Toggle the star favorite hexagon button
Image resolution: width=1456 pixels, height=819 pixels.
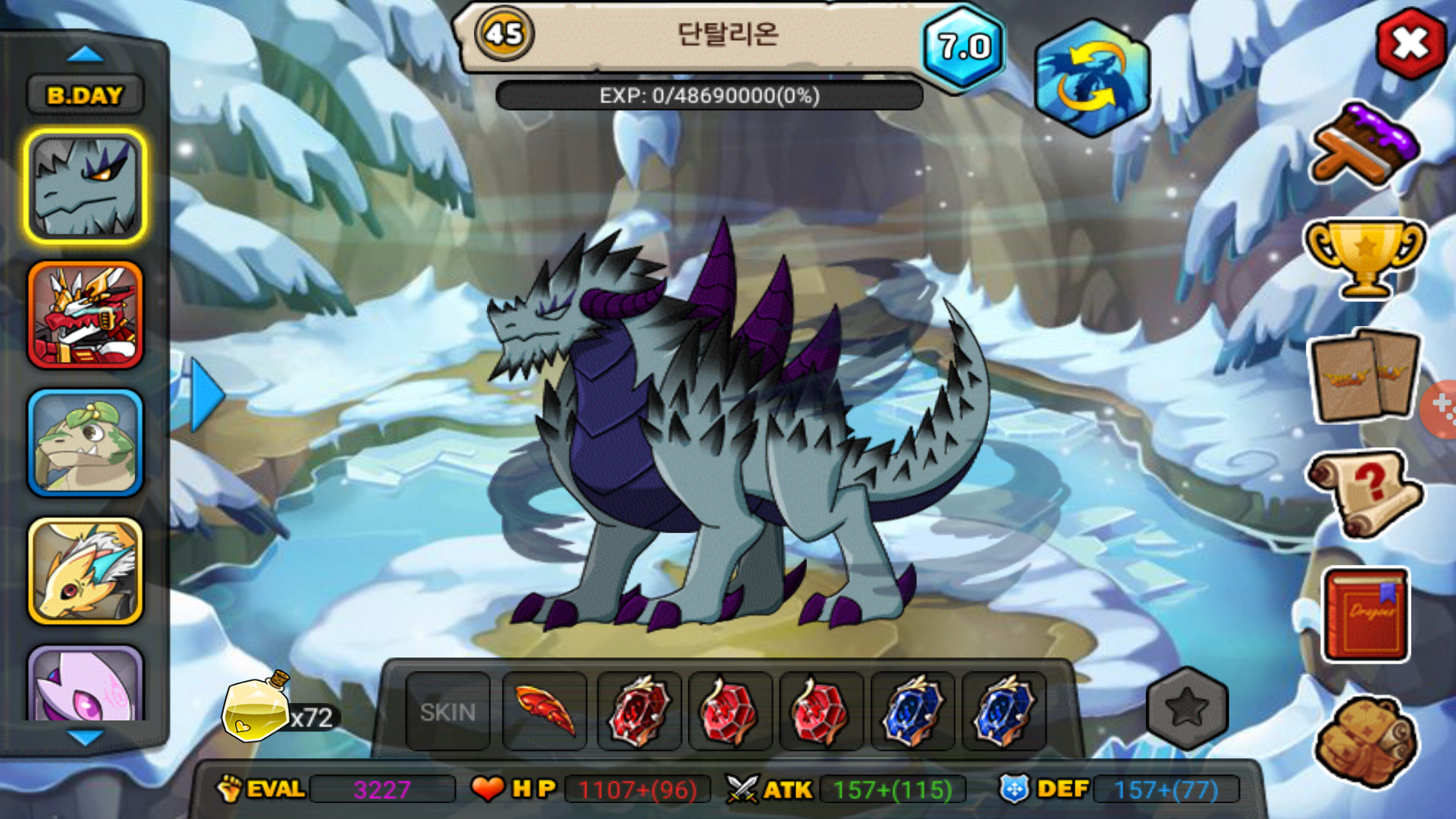coord(1187,708)
